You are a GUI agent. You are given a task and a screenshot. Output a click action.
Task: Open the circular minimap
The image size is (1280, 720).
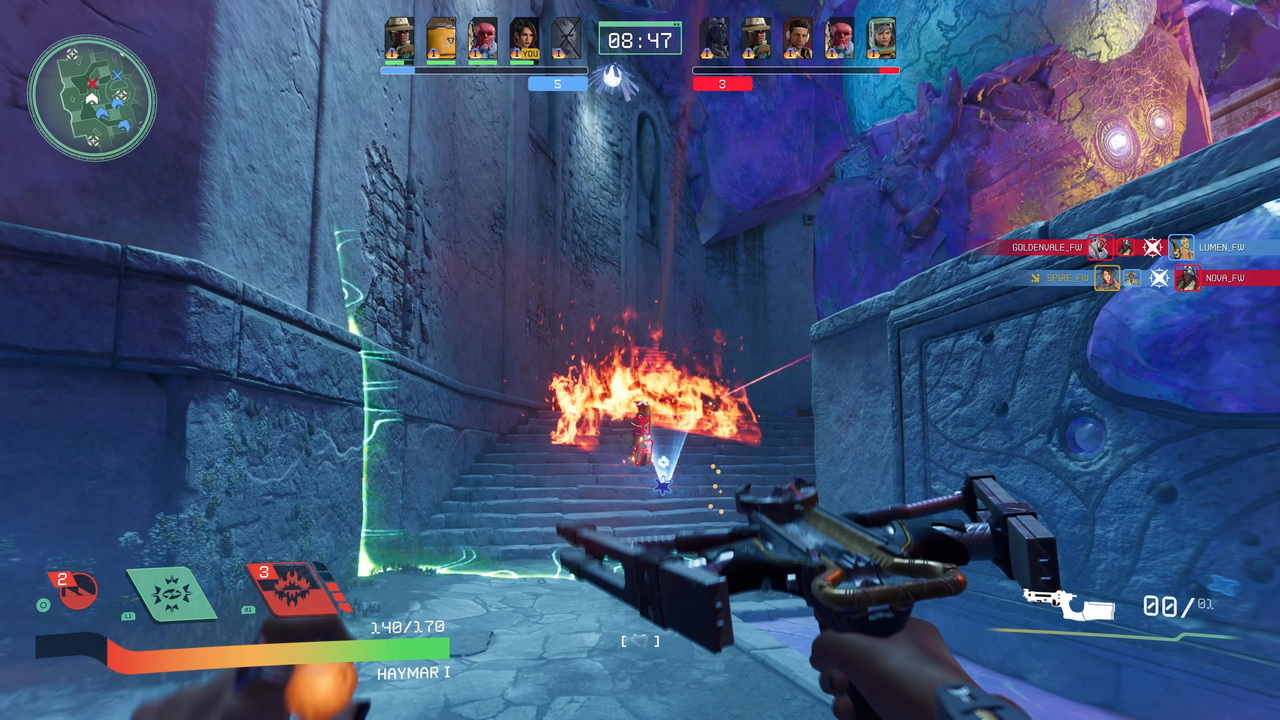click(92, 97)
